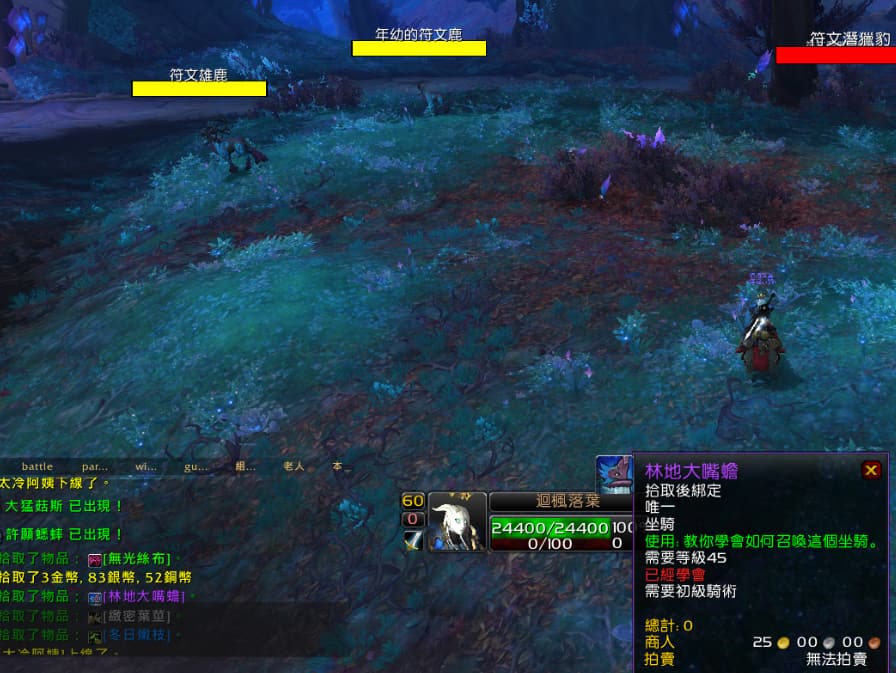Click the 林地大嘴蟾 toad mount icon
Screen dimensions: 896x673
[614, 474]
